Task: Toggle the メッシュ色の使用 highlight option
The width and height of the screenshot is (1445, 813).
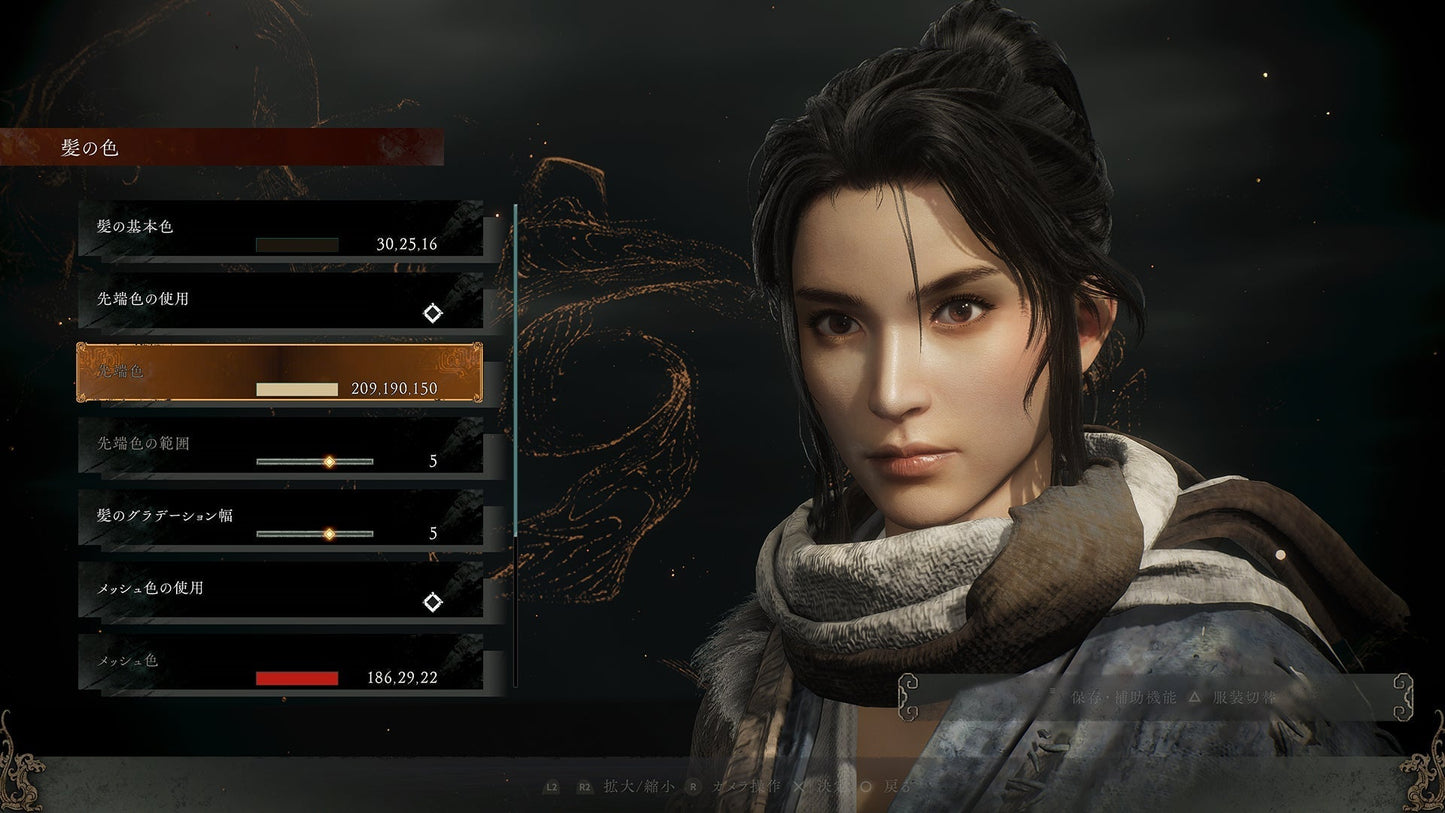Action: (432, 602)
